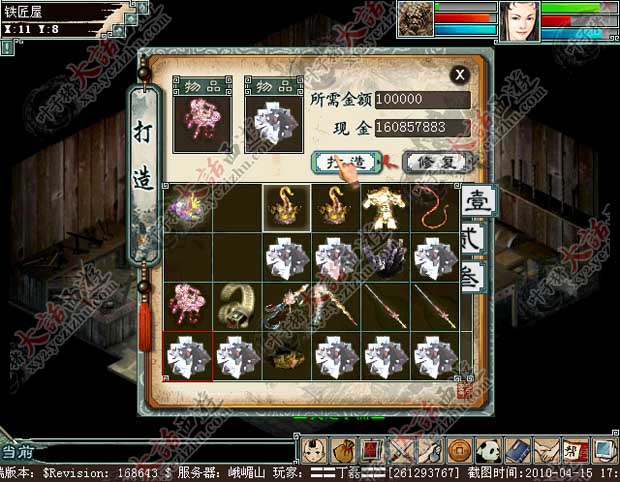Select the purple flower item in grid

[x=188, y=208]
